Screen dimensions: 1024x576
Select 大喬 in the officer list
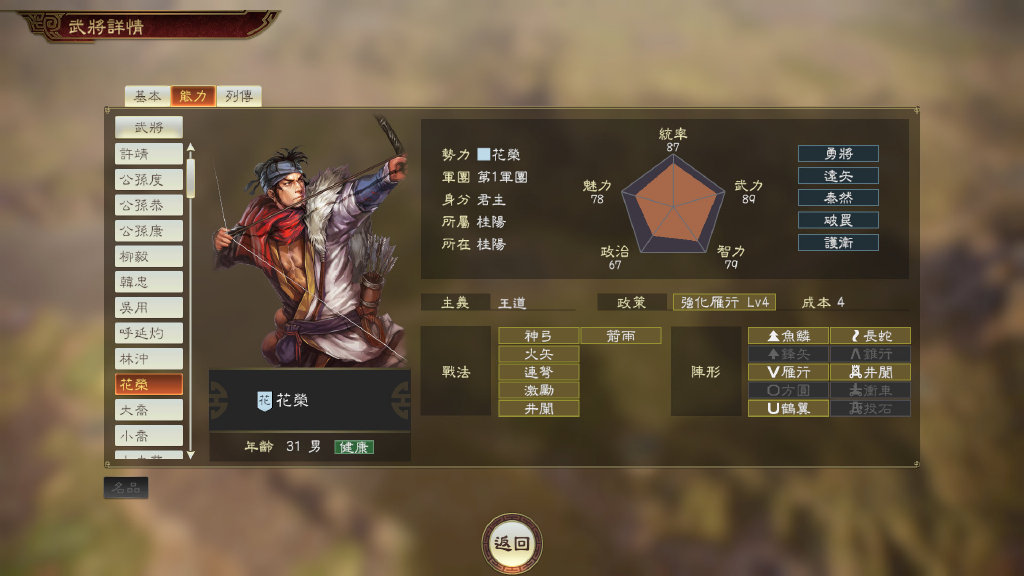click(149, 409)
